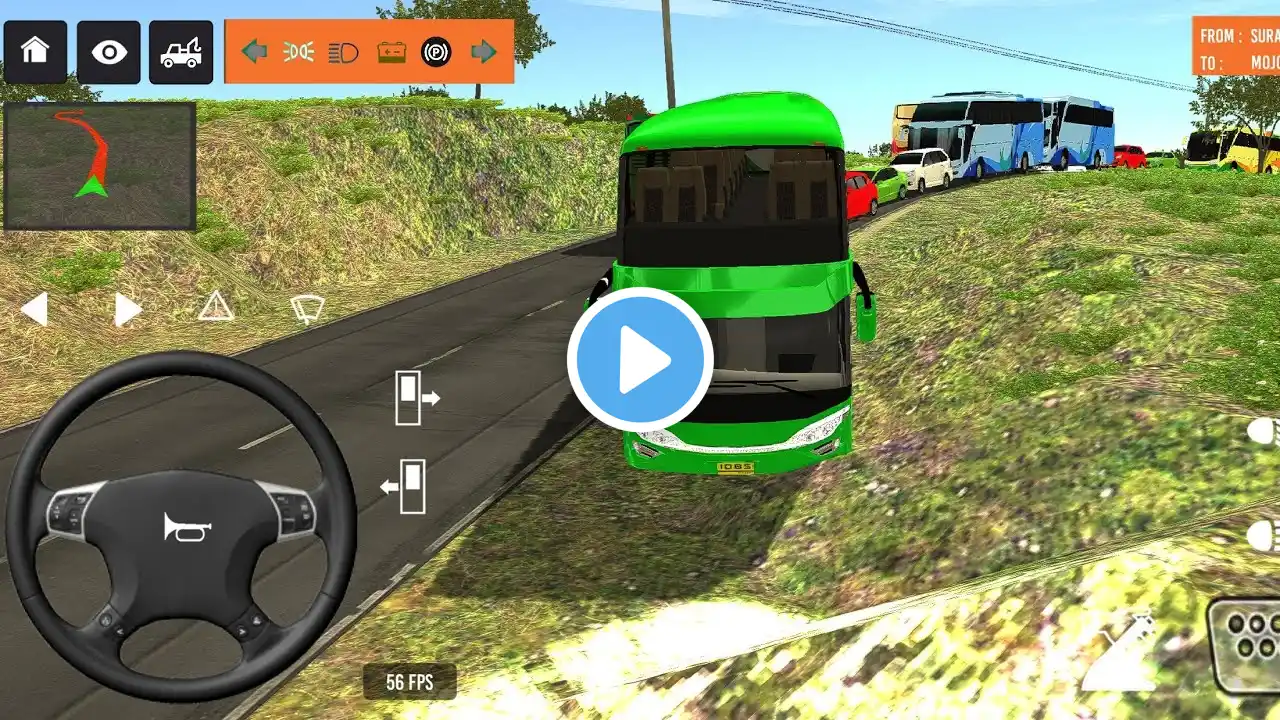Open the door with right-arrow icon

(417, 398)
